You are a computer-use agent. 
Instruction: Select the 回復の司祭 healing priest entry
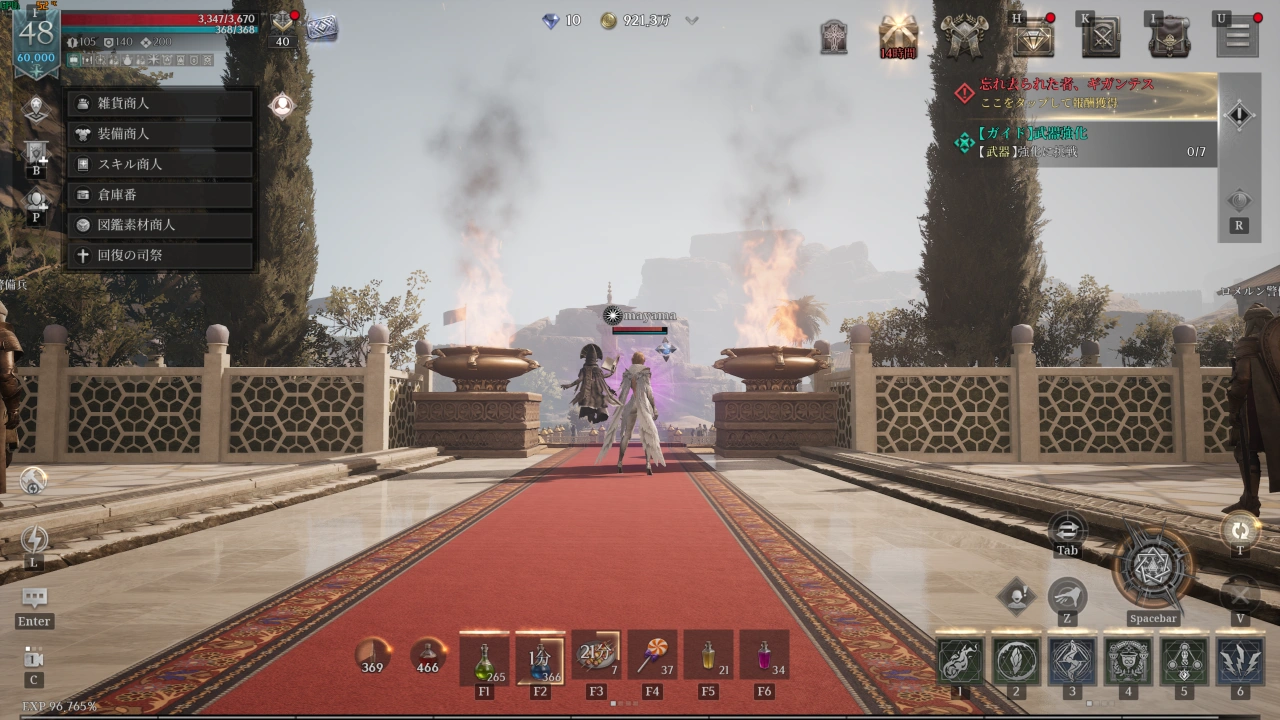160,255
